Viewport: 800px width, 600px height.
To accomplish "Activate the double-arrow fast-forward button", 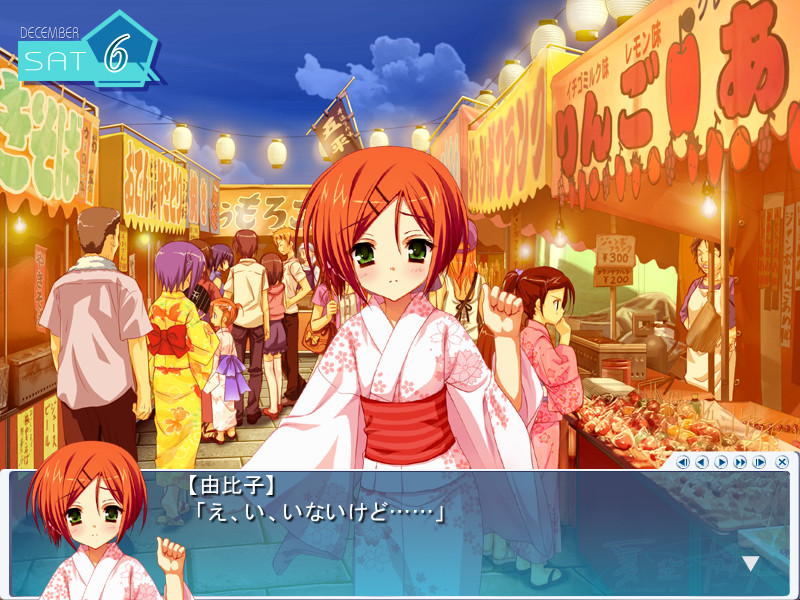I will click(x=740, y=462).
